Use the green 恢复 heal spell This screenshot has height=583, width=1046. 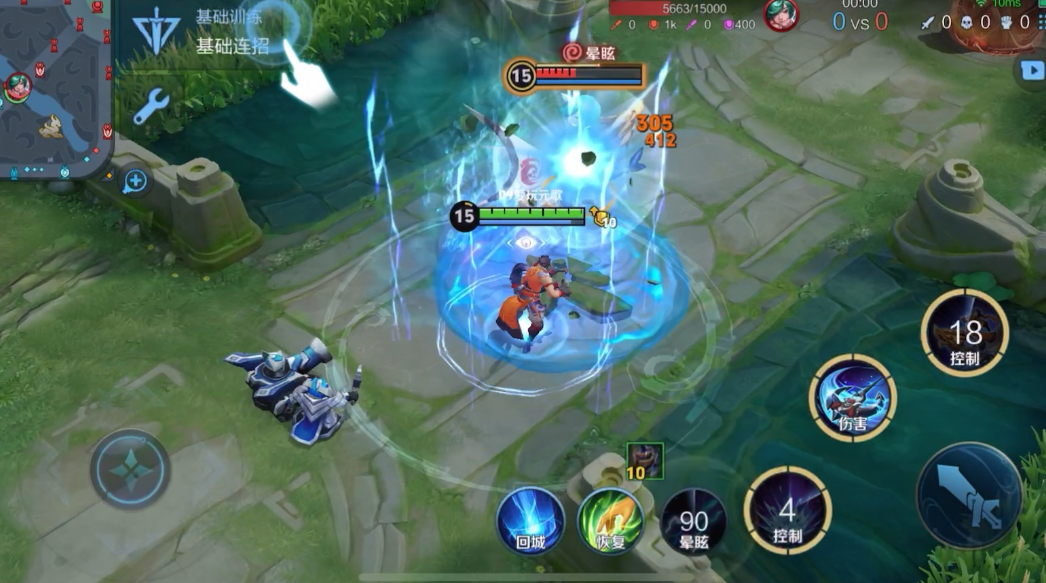tap(611, 520)
